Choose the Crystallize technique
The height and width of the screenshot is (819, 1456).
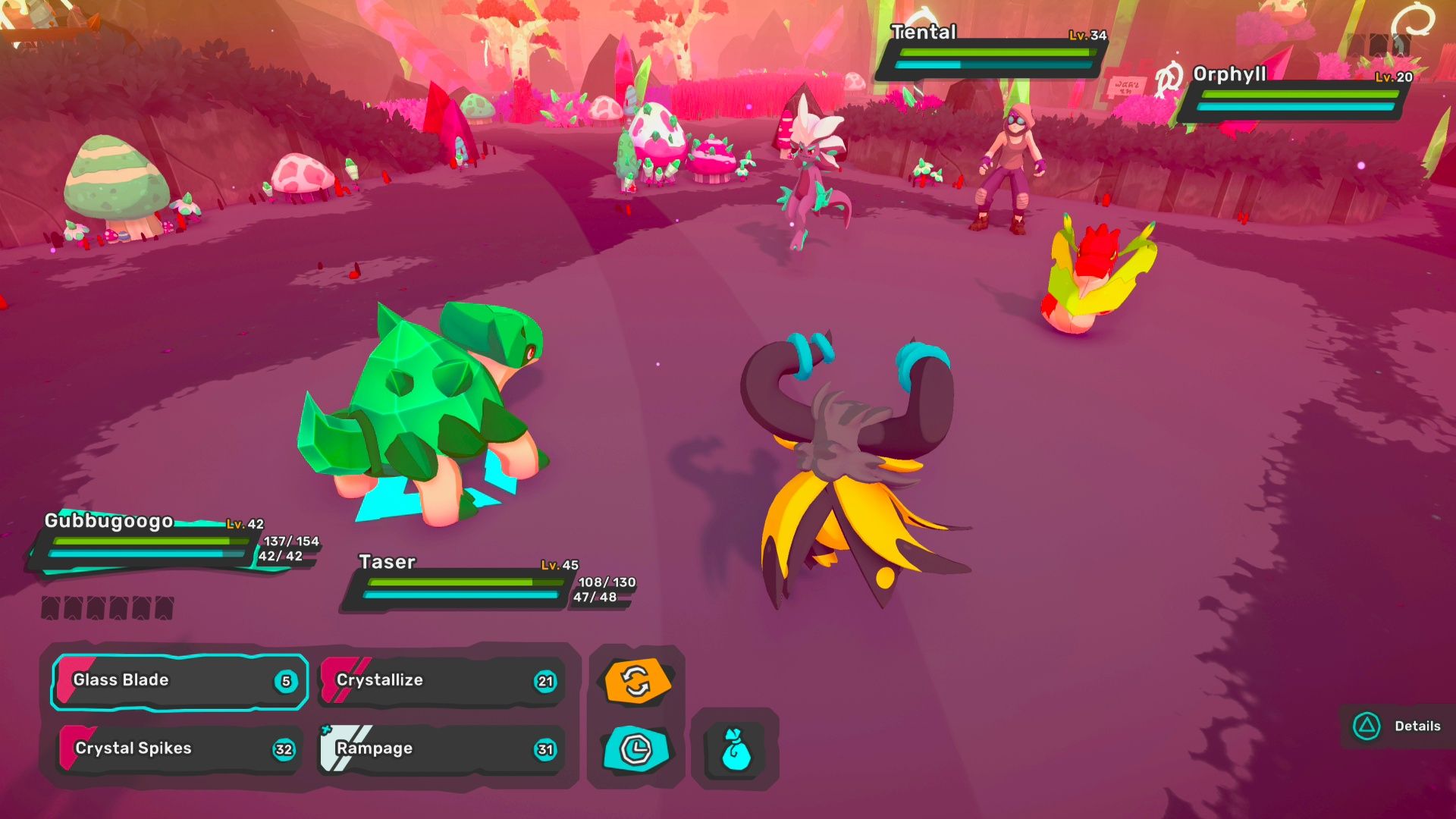tap(440, 680)
